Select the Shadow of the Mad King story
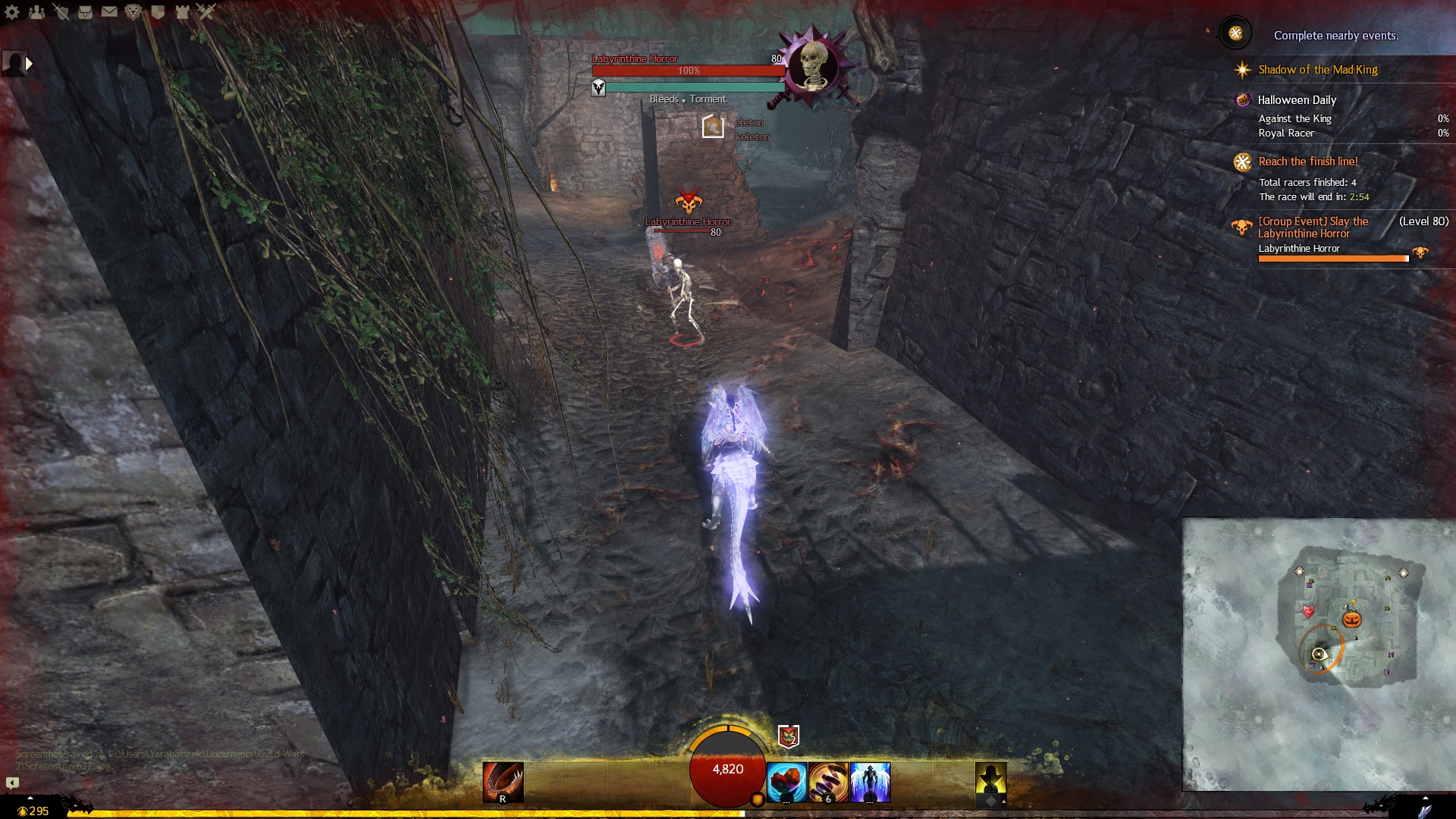The height and width of the screenshot is (819, 1456). coord(1317,70)
